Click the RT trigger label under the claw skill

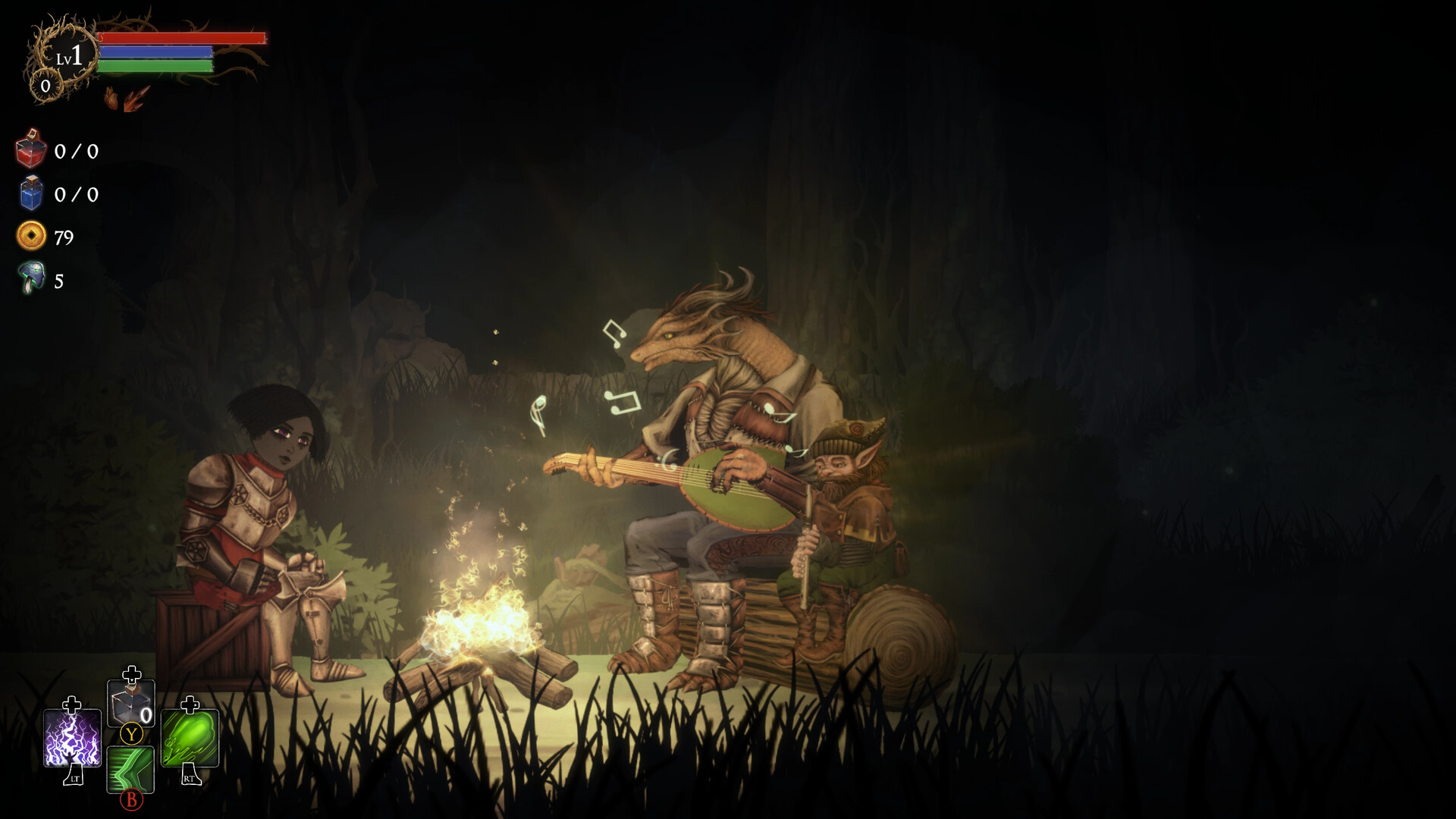(191, 777)
